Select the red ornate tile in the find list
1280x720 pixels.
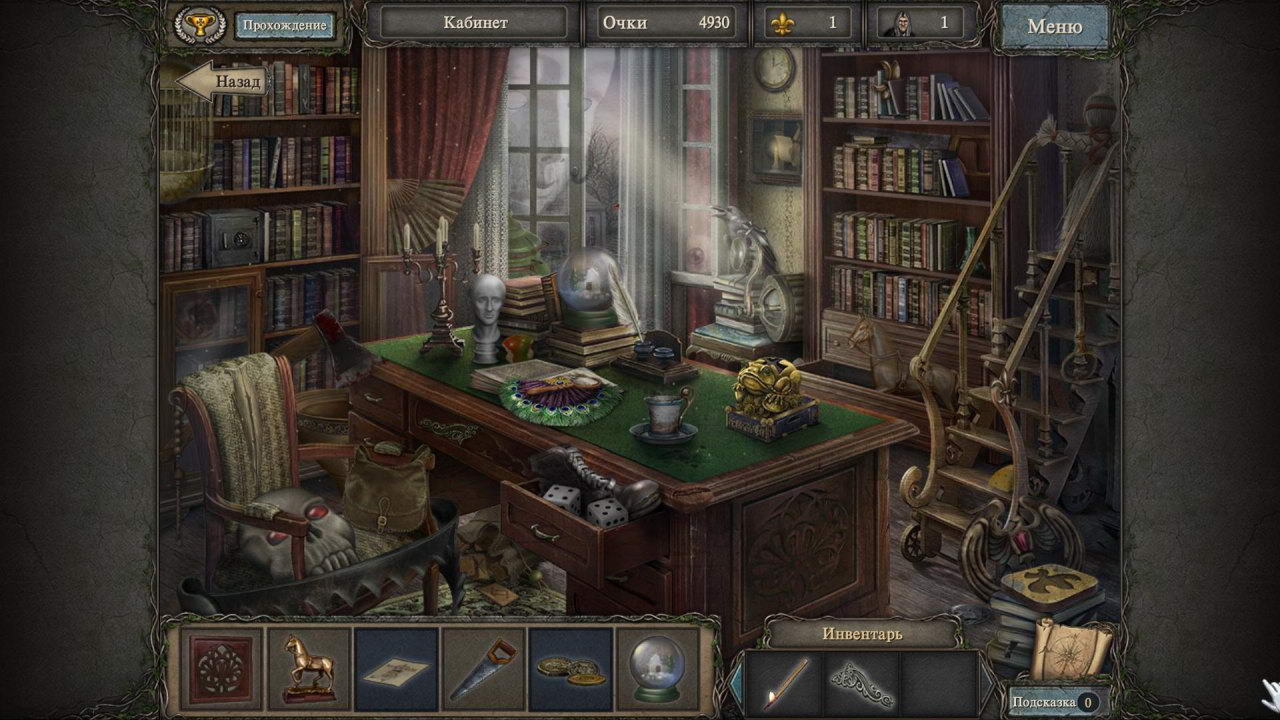pyautogui.click(x=222, y=668)
